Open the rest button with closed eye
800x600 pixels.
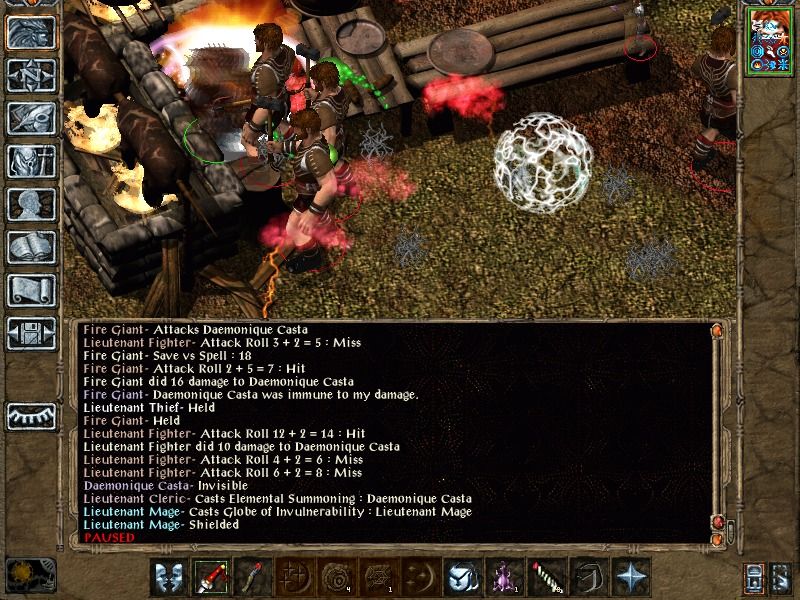tap(31, 415)
